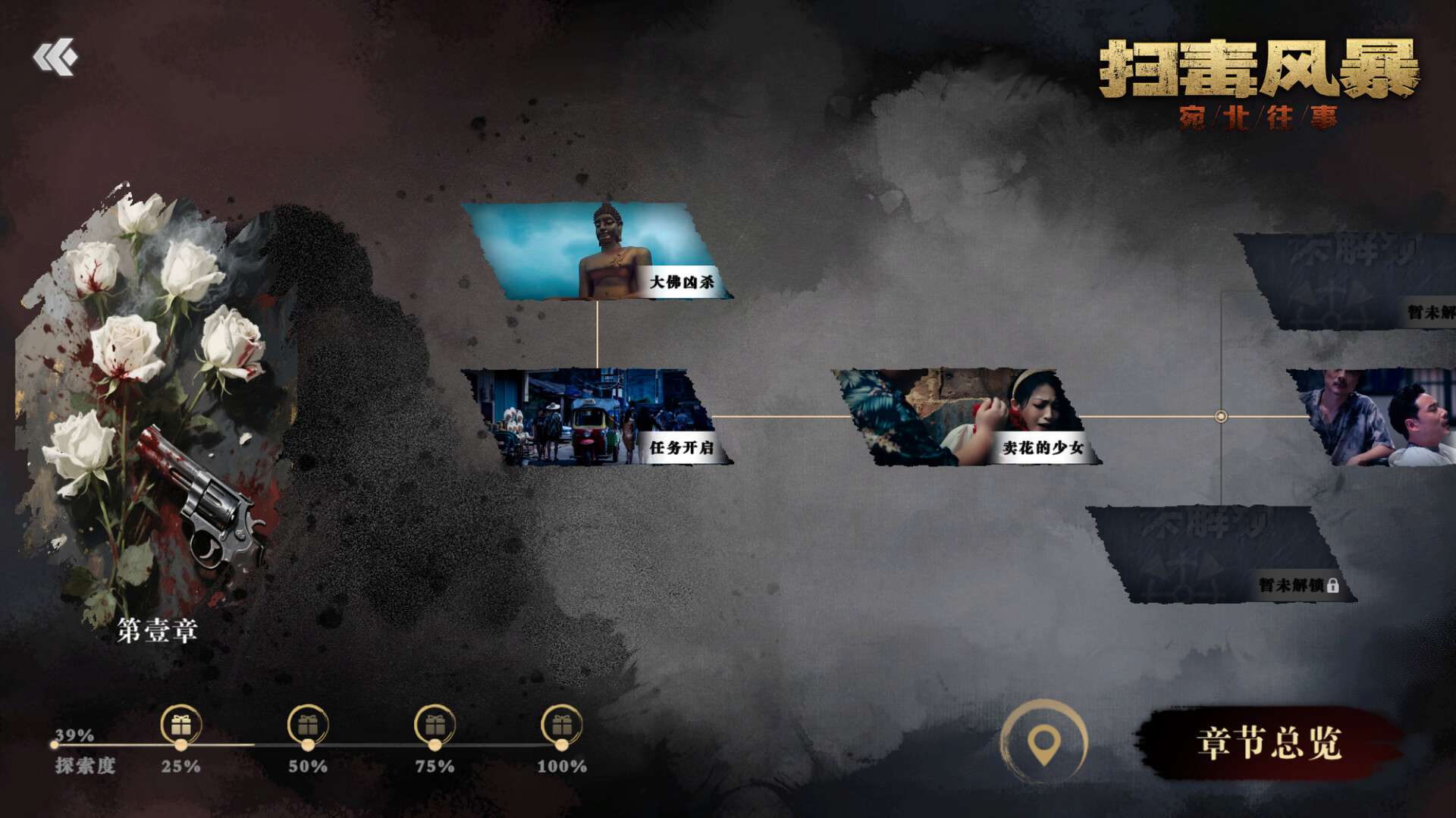1456x818 pixels.
Task: Select the 75% exploration gift reward
Action: click(x=435, y=726)
